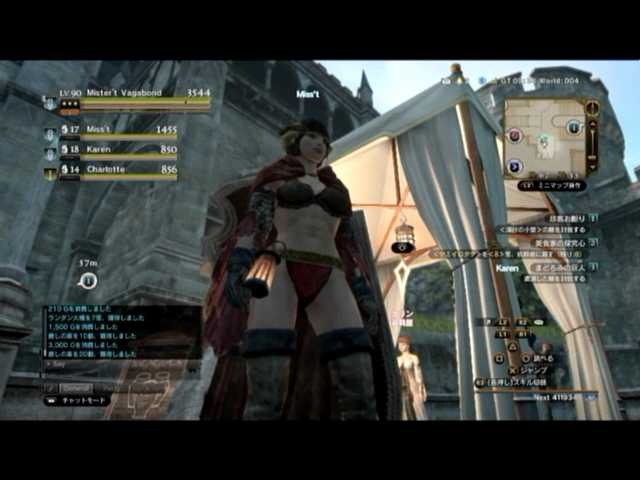This screenshot has width=640, height=480.
Task: Click the 37m distance waypoint indicator
Action: 88,280
